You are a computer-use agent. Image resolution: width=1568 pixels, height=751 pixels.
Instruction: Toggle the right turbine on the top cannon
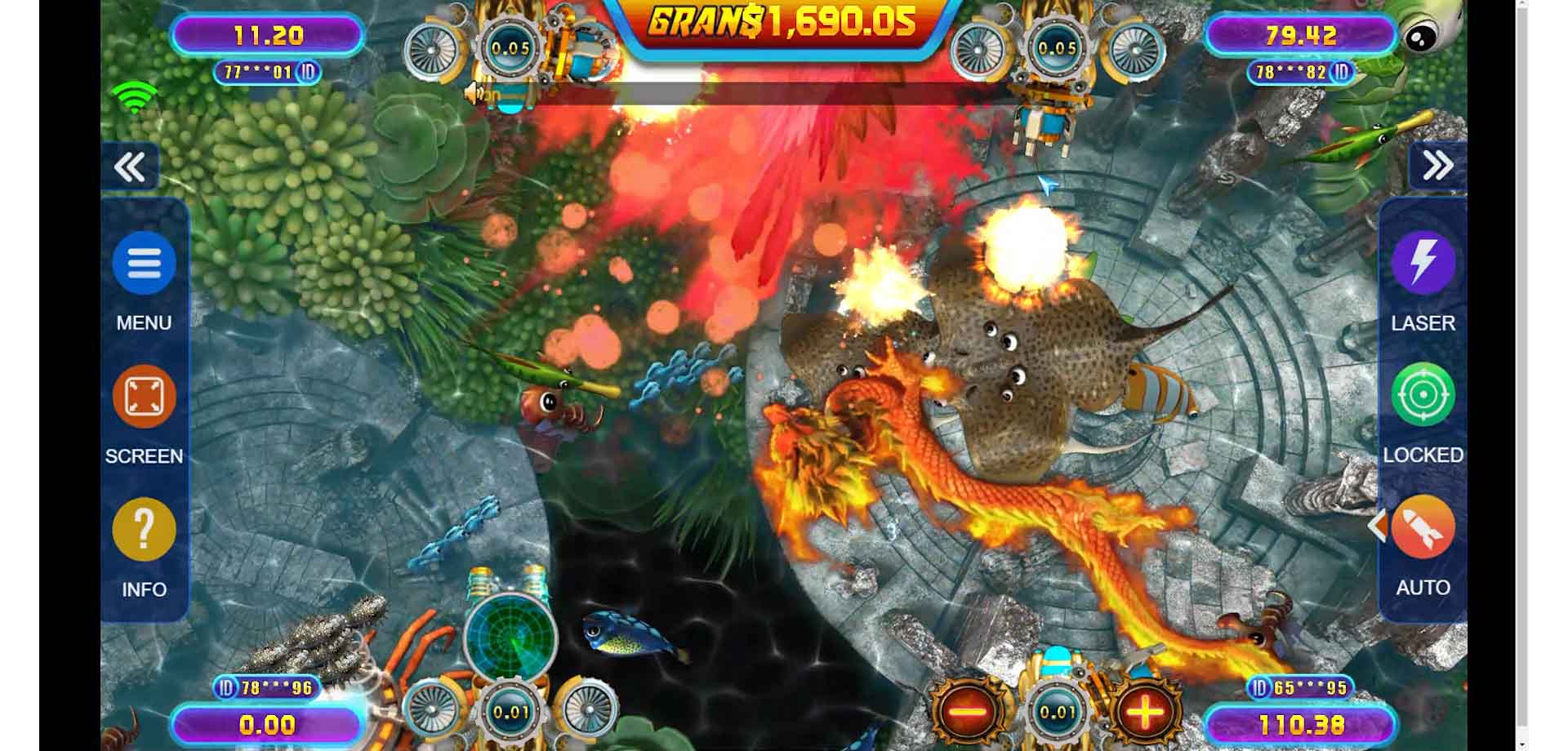[1135, 49]
